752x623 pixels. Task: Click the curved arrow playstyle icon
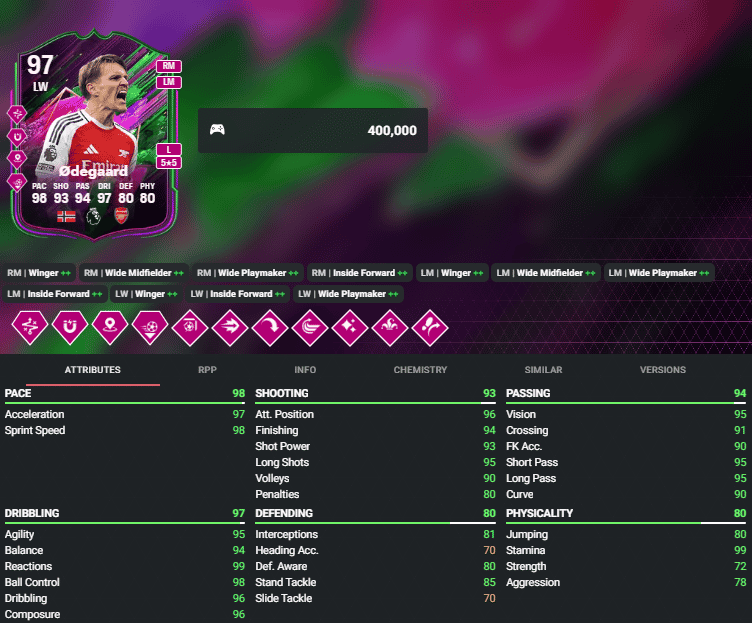tap(268, 326)
